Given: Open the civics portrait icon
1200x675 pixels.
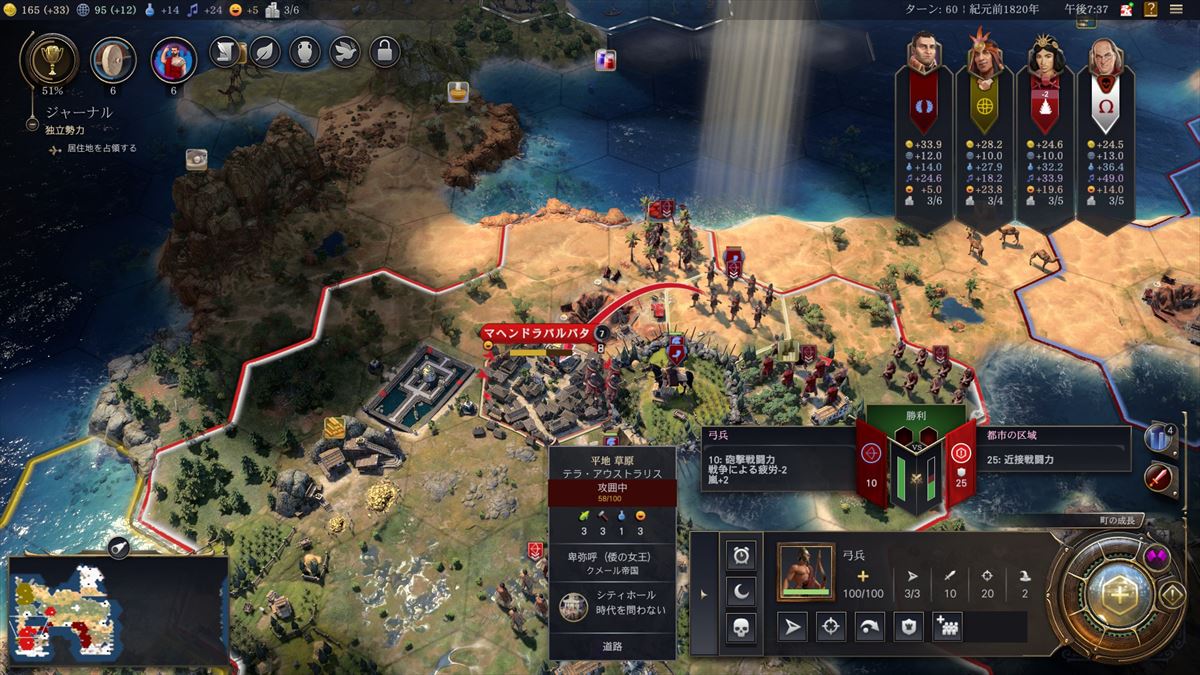Looking at the screenshot, I should [173, 60].
